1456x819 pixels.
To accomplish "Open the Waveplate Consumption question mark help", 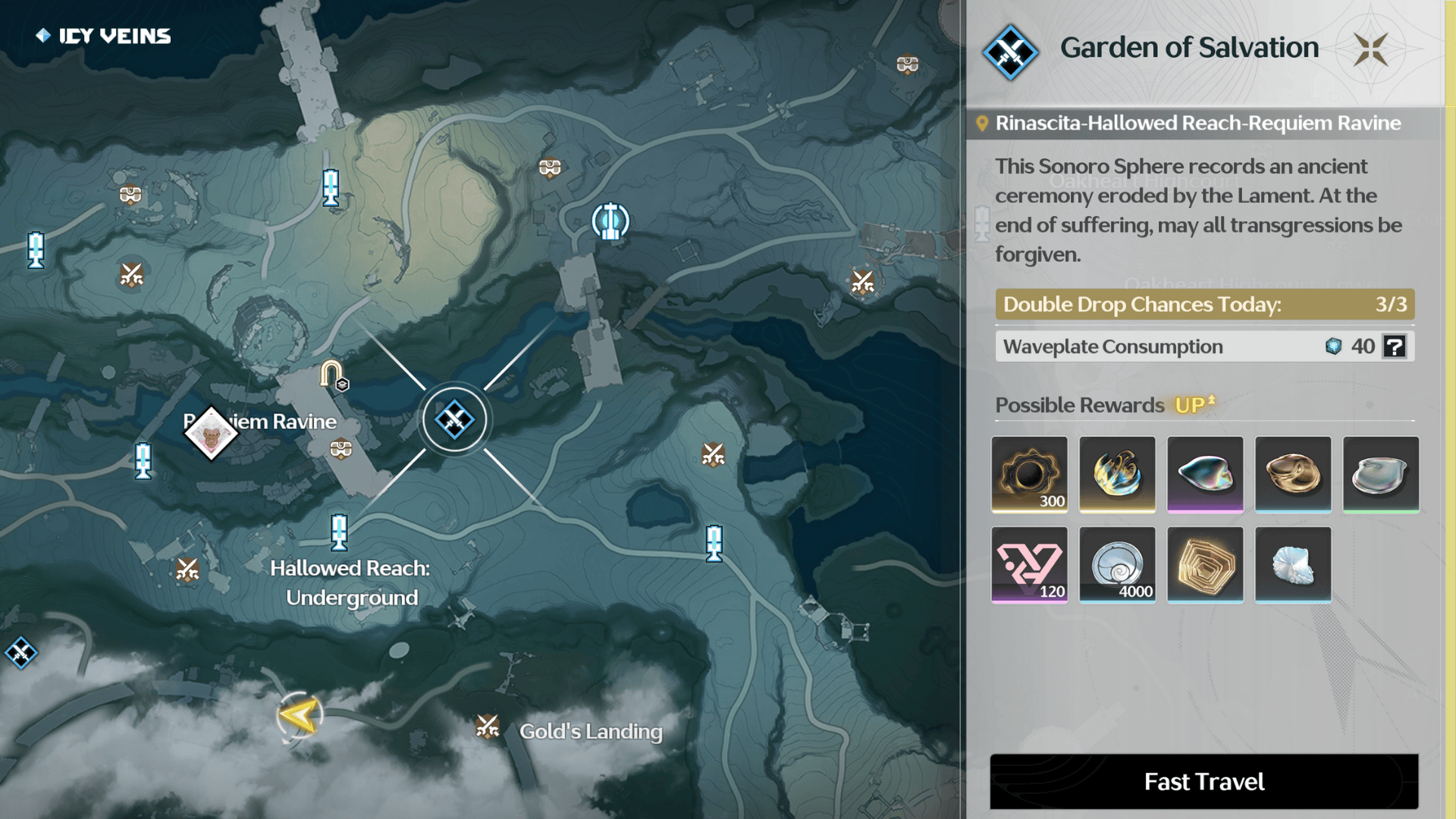I will point(1394,347).
